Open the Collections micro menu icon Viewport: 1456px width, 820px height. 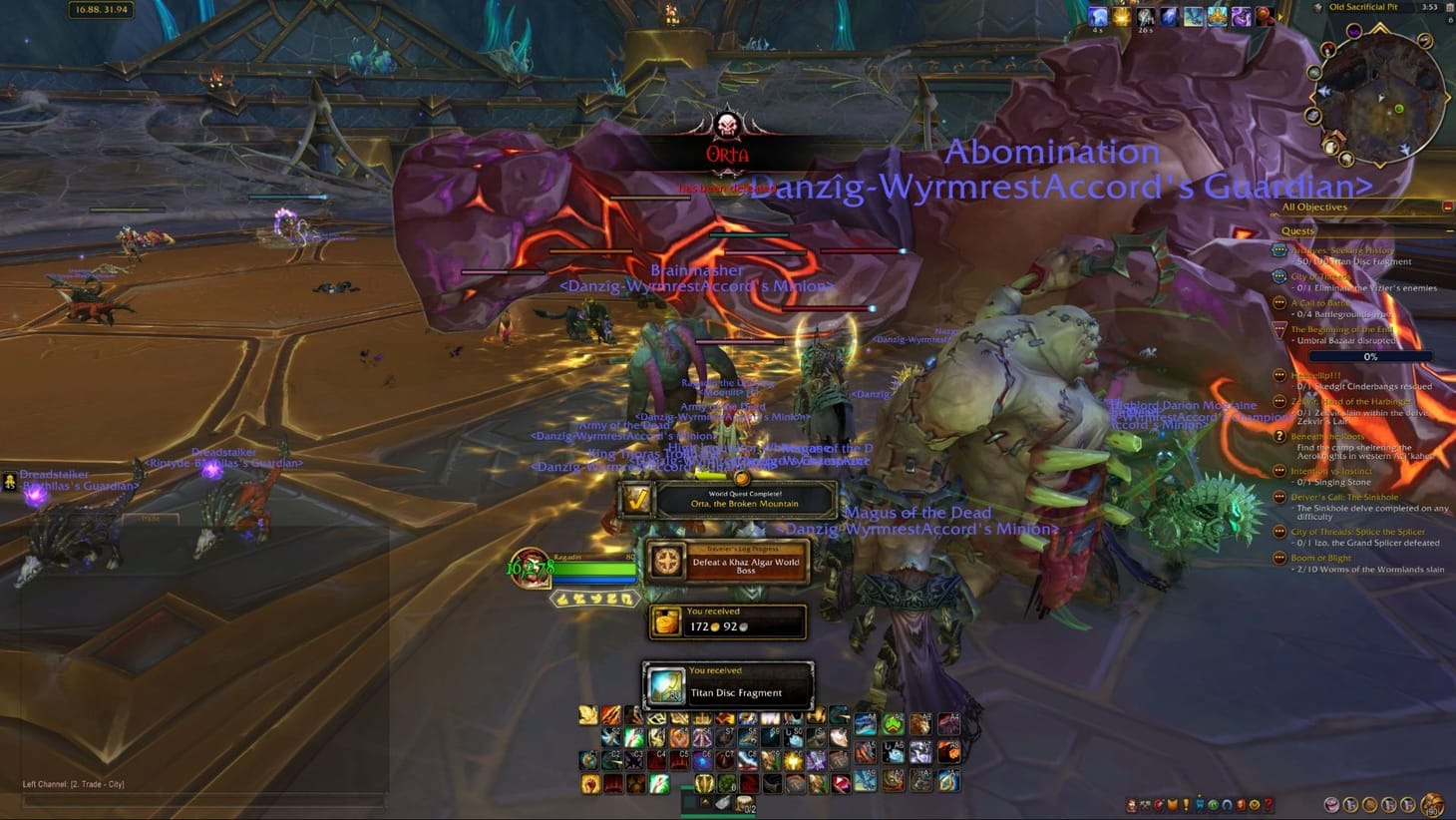pos(1227,803)
